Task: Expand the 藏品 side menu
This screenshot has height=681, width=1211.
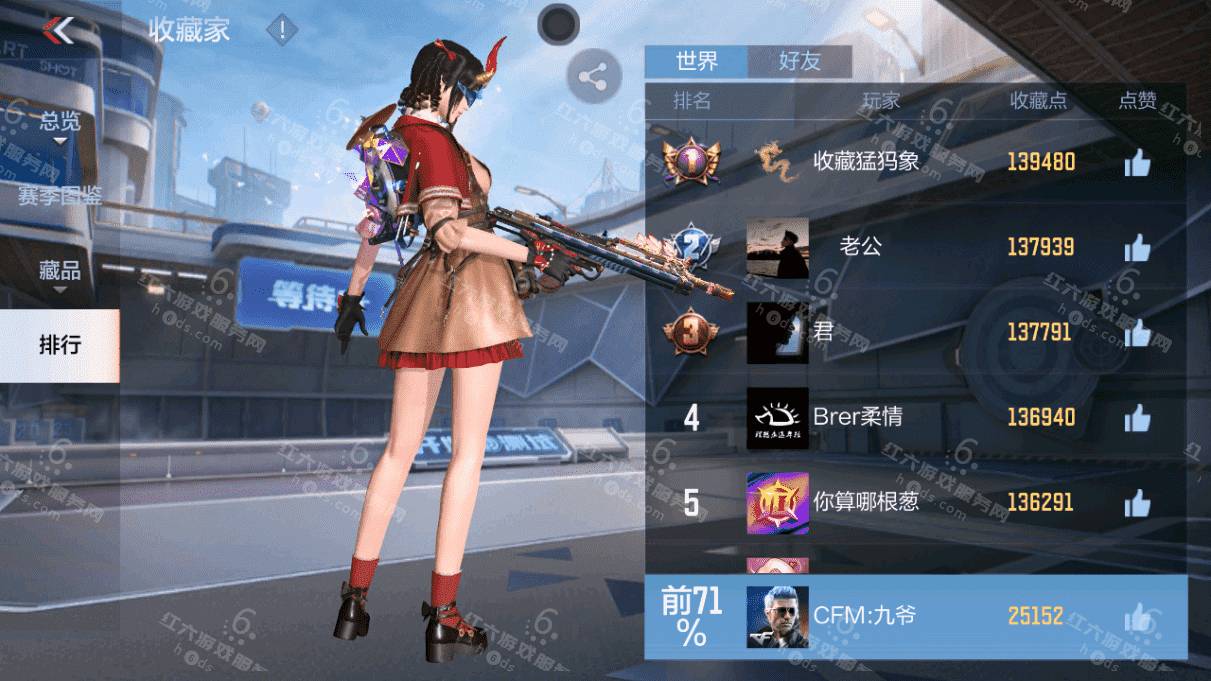Action: tap(60, 272)
